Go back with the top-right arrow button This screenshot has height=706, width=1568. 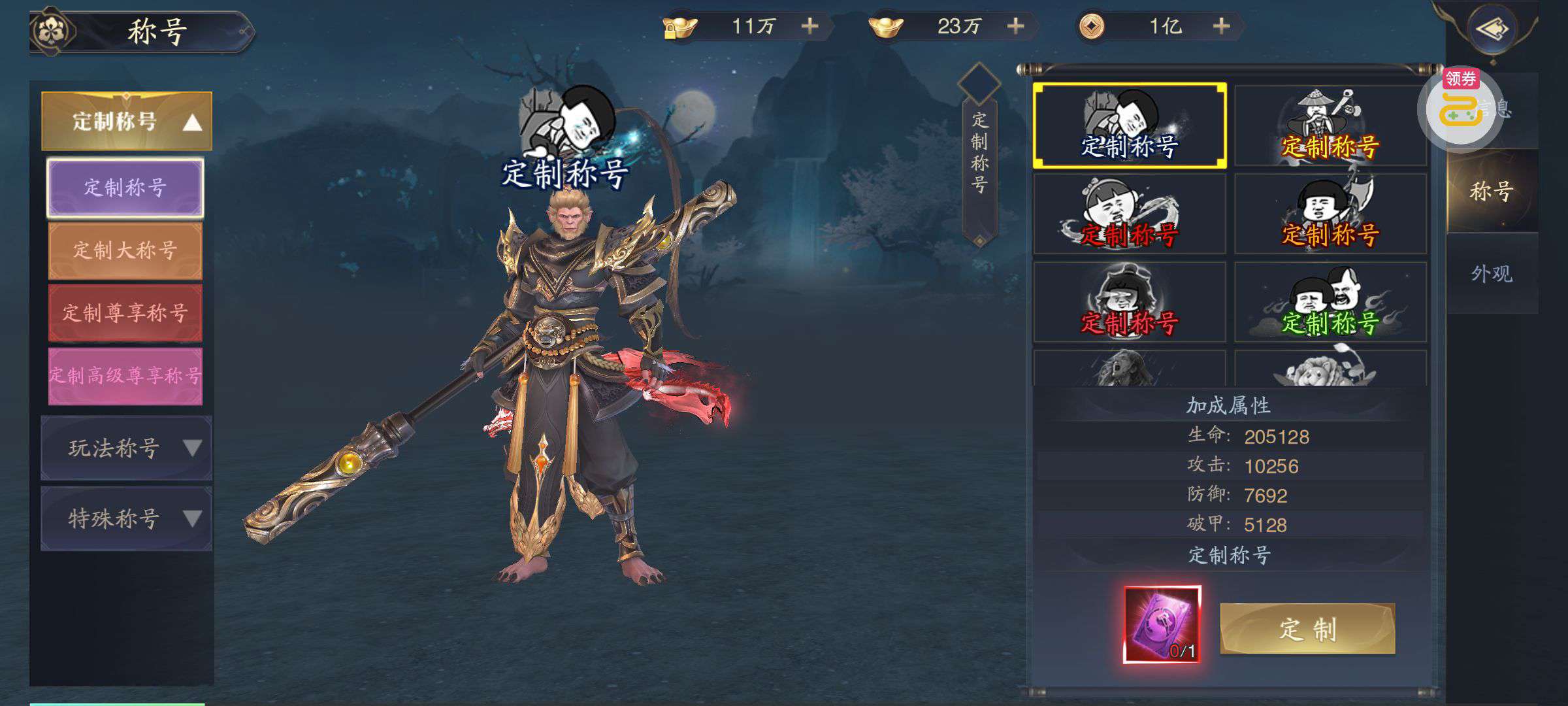pyautogui.click(x=1492, y=29)
